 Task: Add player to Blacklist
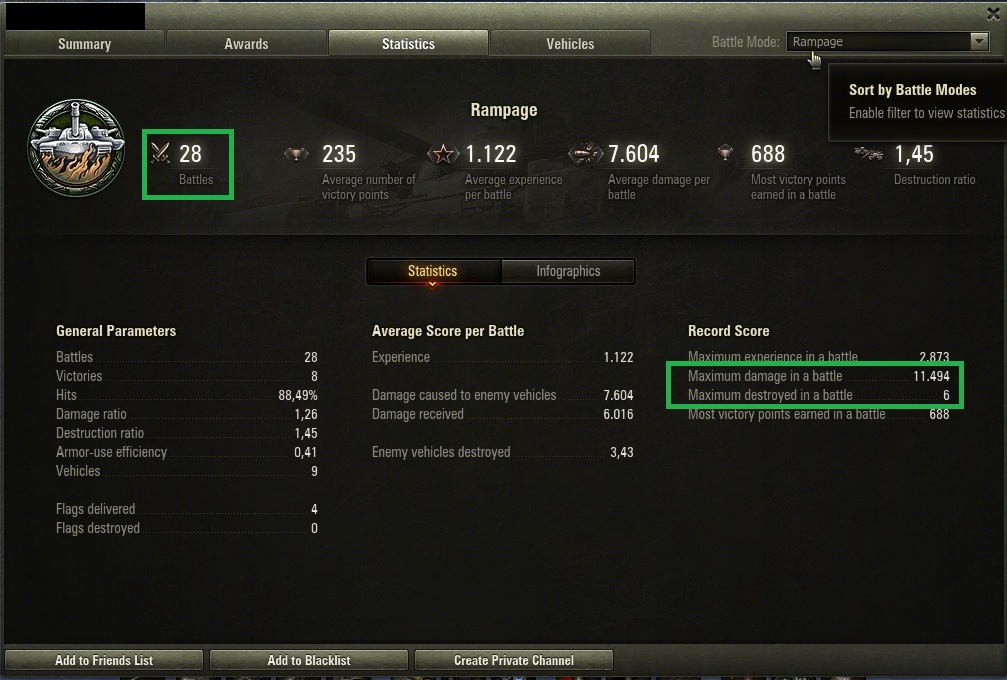coord(309,660)
